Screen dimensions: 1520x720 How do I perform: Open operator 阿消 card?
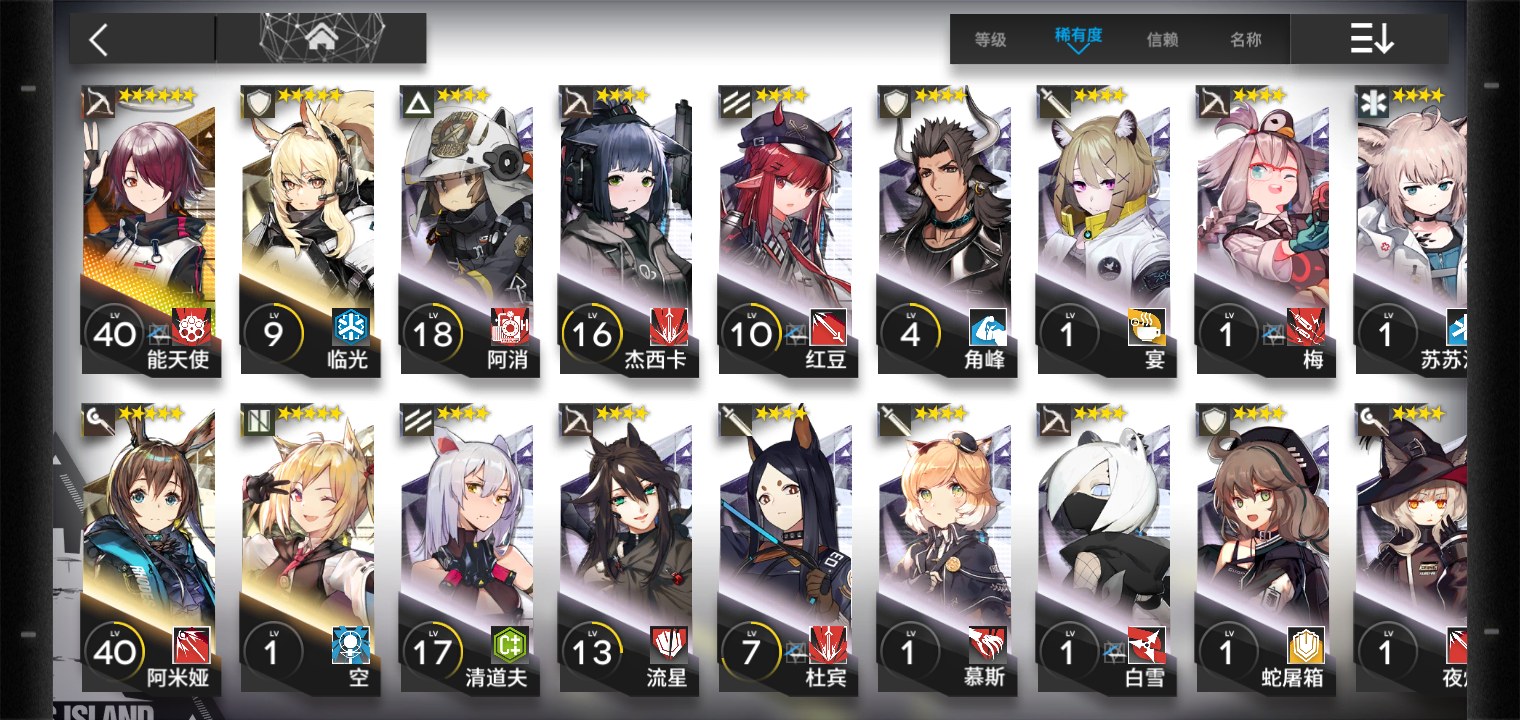(467, 230)
